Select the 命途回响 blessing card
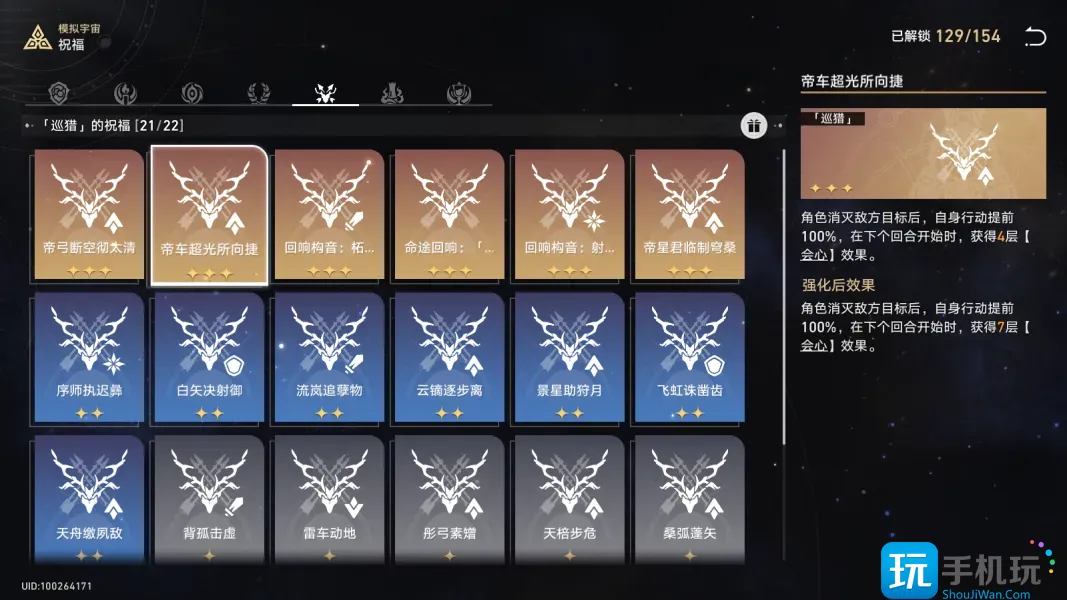Viewport: 1067px width, 600px height. point(449,215)
